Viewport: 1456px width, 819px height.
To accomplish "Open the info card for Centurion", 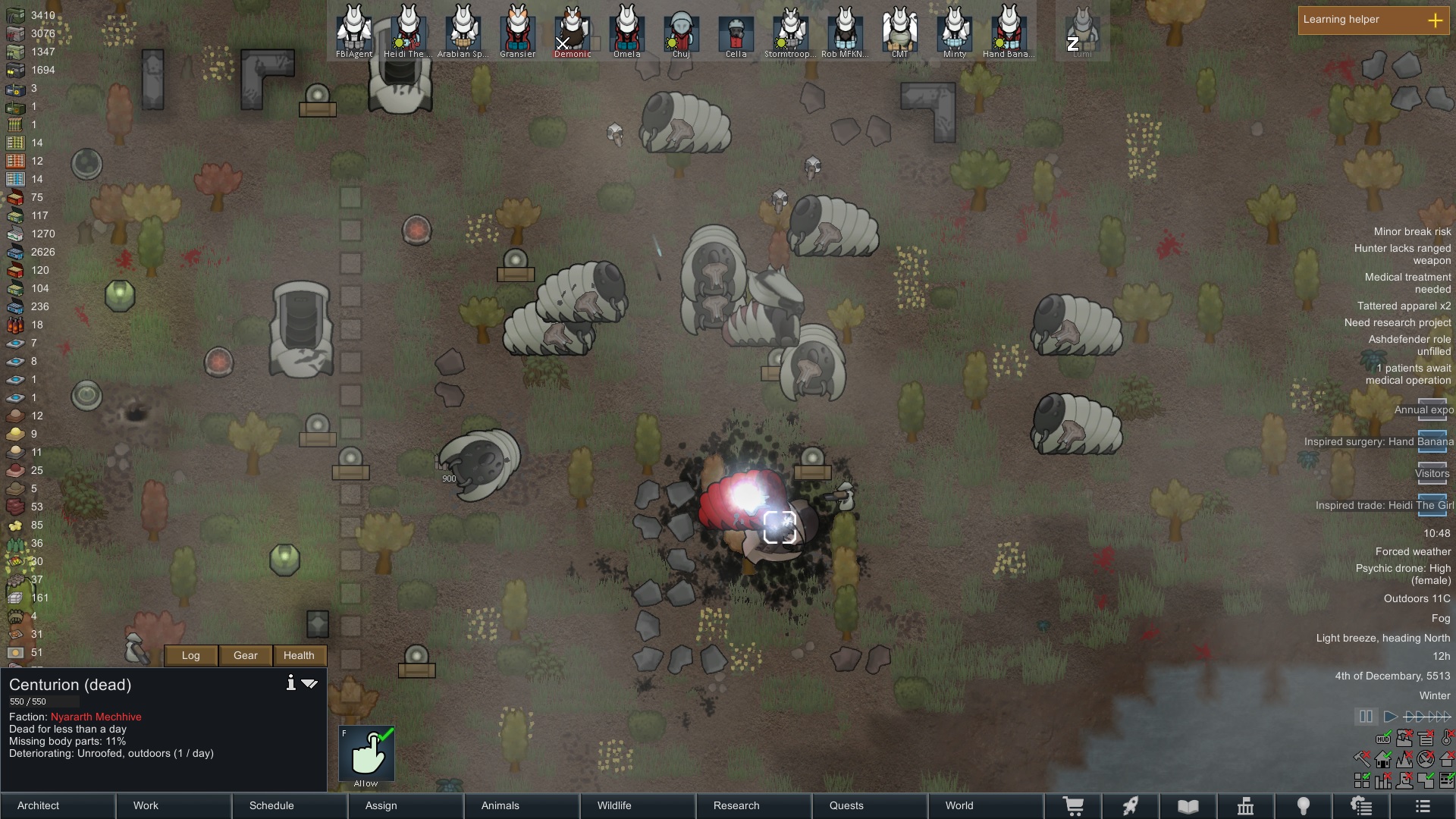I will point(290,683).
